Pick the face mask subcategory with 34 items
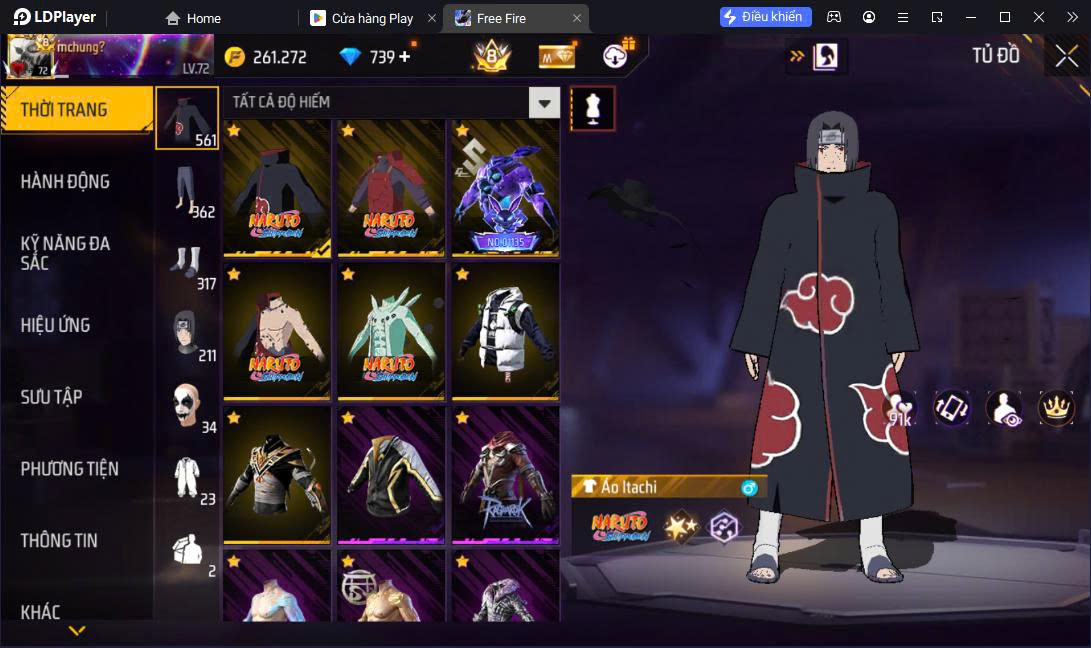This screenshot has width=1091, height=648. coord(187,405)
